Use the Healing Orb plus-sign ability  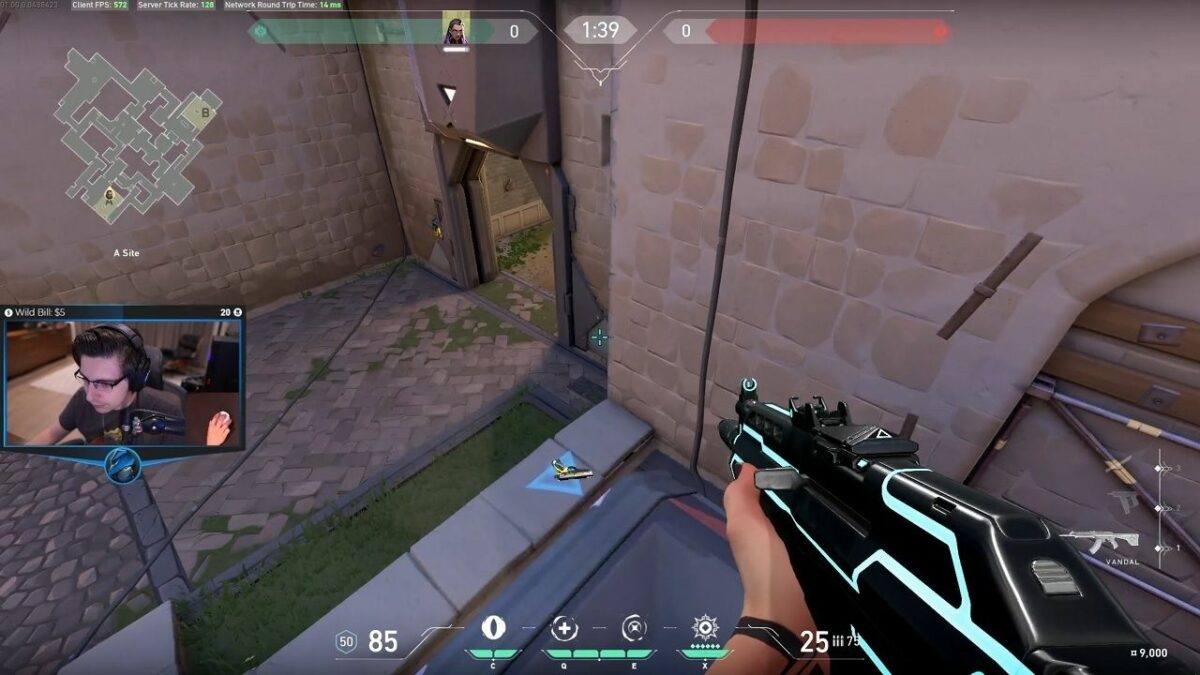pyautogui.click(x=564, y=629)
